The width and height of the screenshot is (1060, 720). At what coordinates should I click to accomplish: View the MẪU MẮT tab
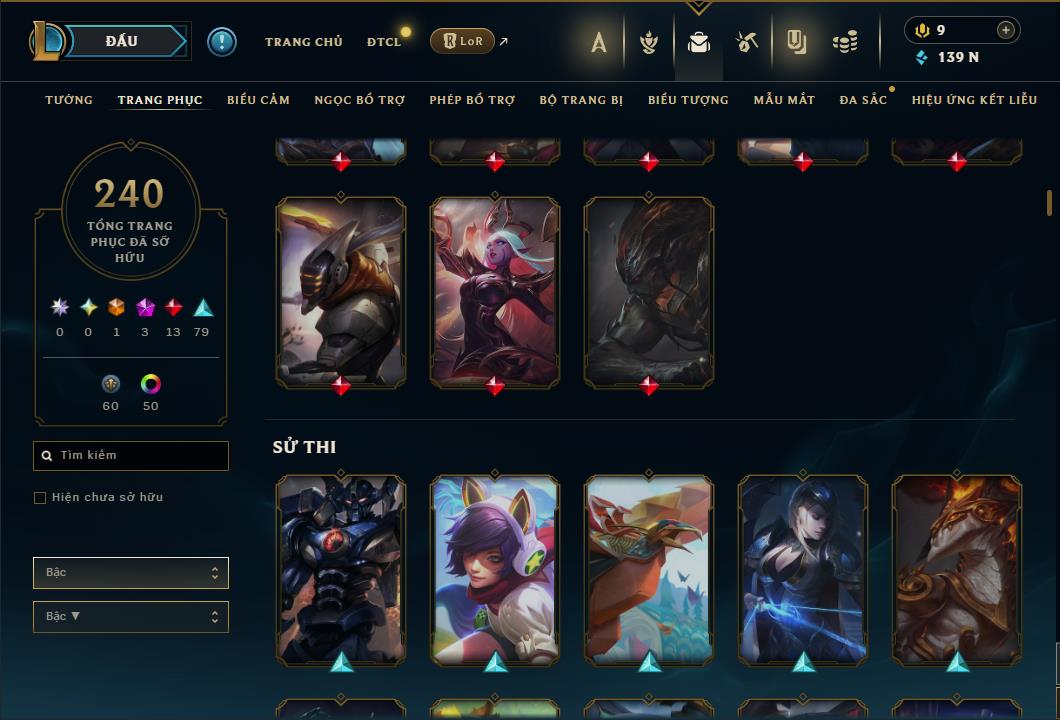point(784,100)
